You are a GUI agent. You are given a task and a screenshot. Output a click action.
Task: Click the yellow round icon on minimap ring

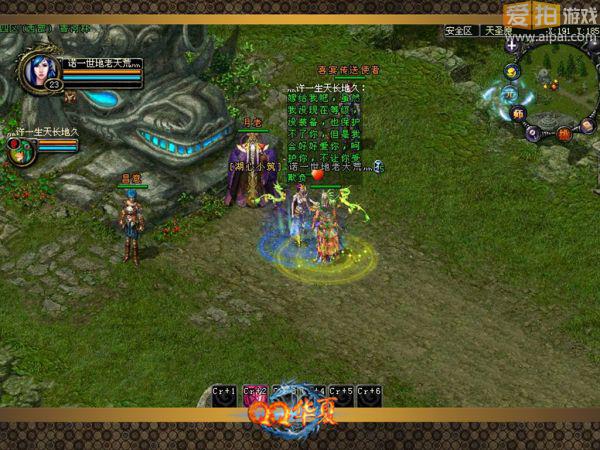[x=511, y=71]
